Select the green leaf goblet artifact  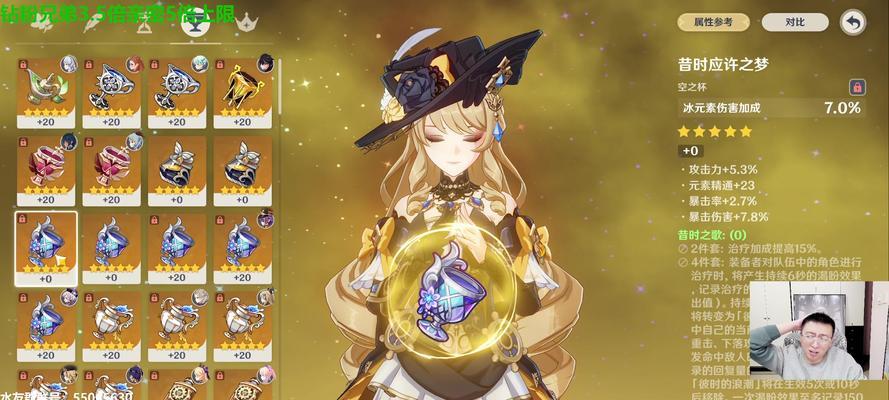point(46,88)
